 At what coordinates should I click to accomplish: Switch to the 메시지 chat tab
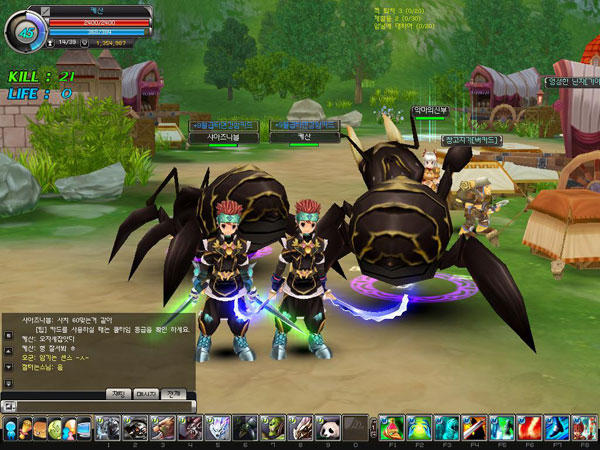click(147, 394)
